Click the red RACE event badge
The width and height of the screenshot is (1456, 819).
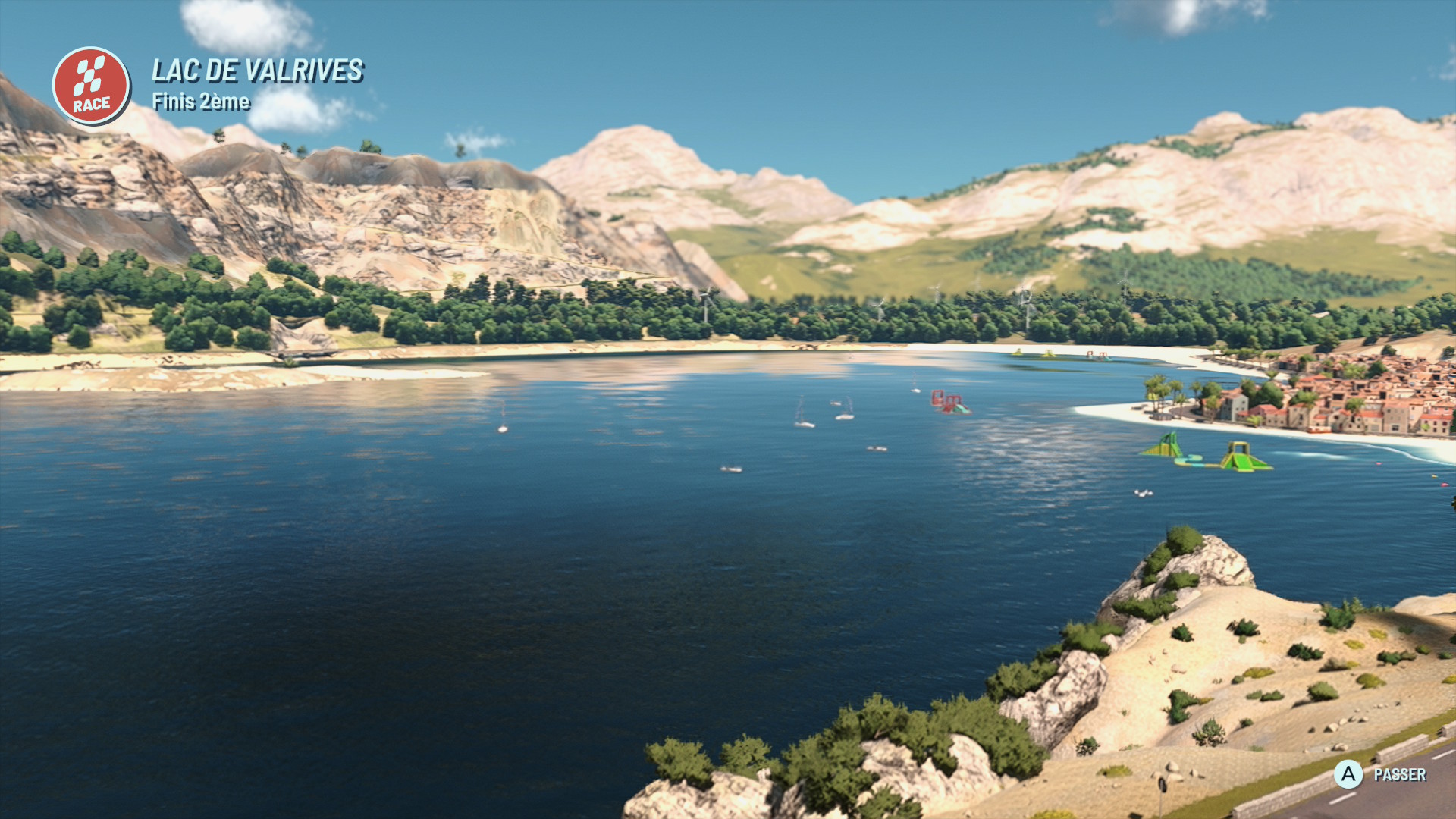(x=91, y=86)
